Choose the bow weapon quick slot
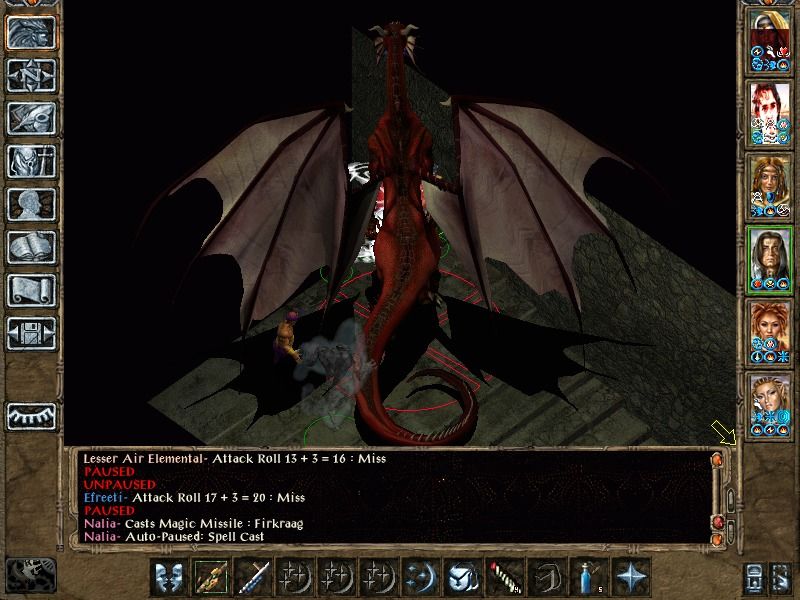 pos(212,576)
